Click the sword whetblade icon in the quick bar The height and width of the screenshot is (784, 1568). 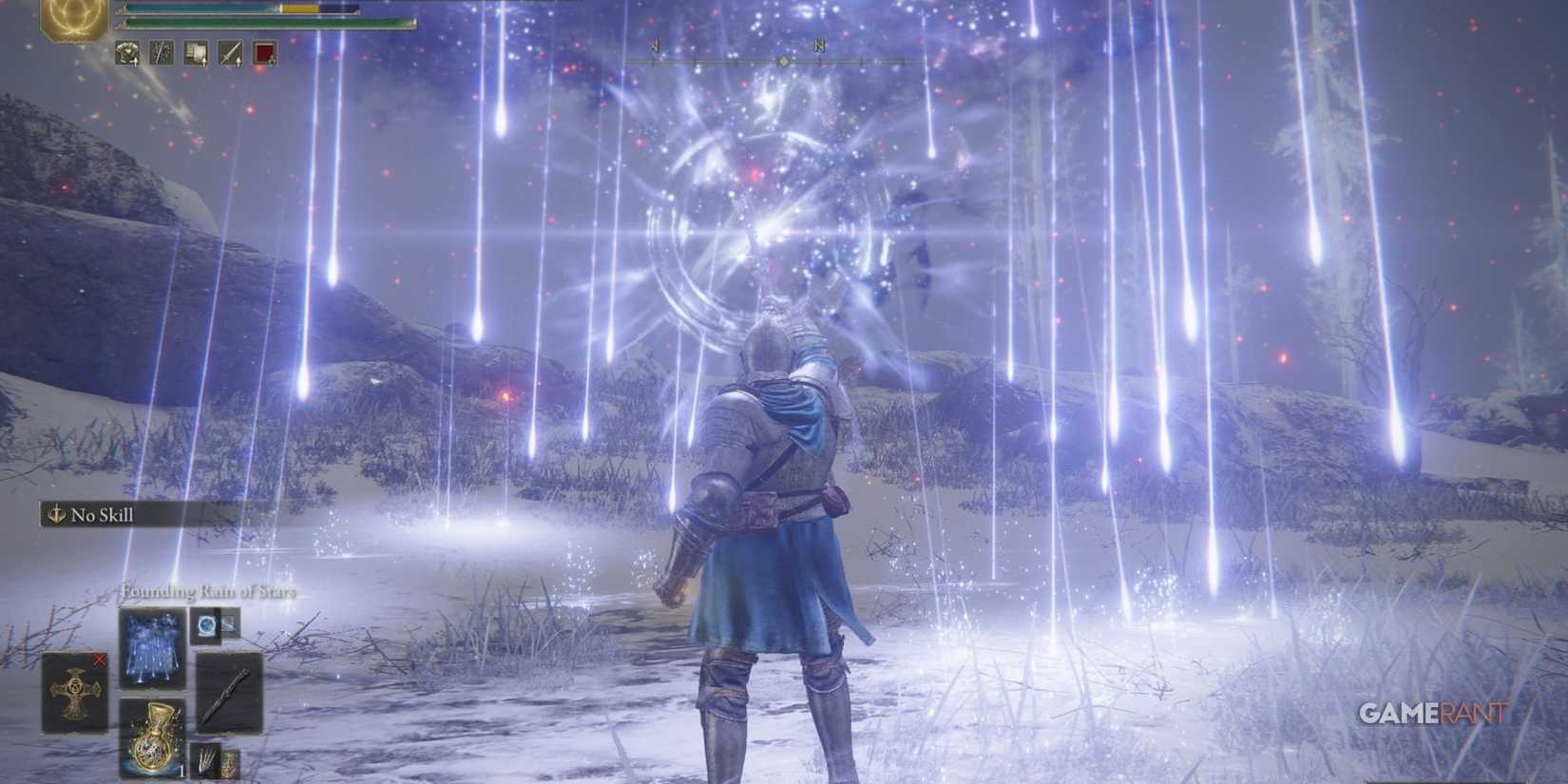click(229, 52)
